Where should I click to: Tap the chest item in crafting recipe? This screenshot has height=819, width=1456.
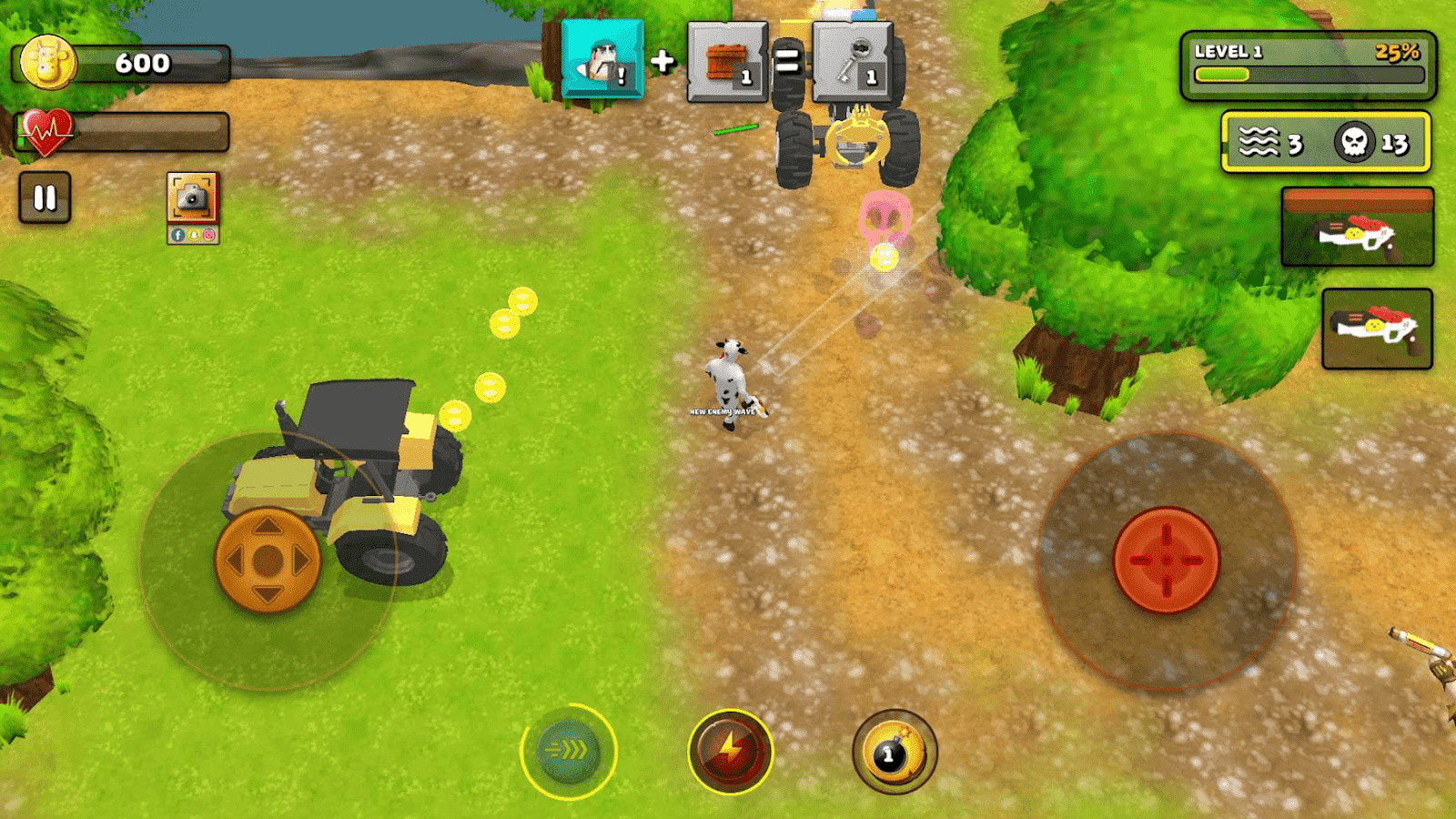click(725, 62)
